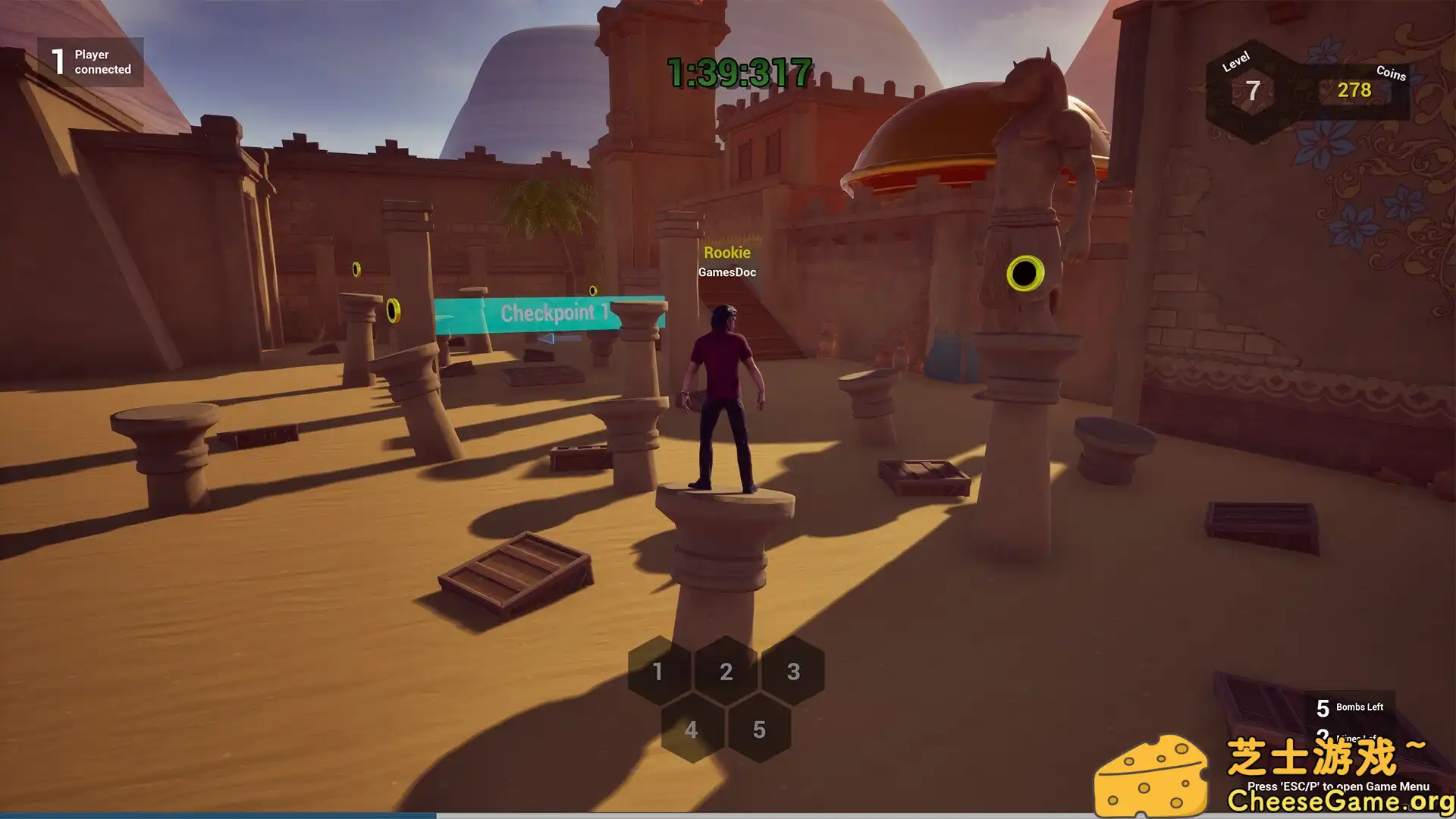Select hotbar slot 5

(759, 730)
